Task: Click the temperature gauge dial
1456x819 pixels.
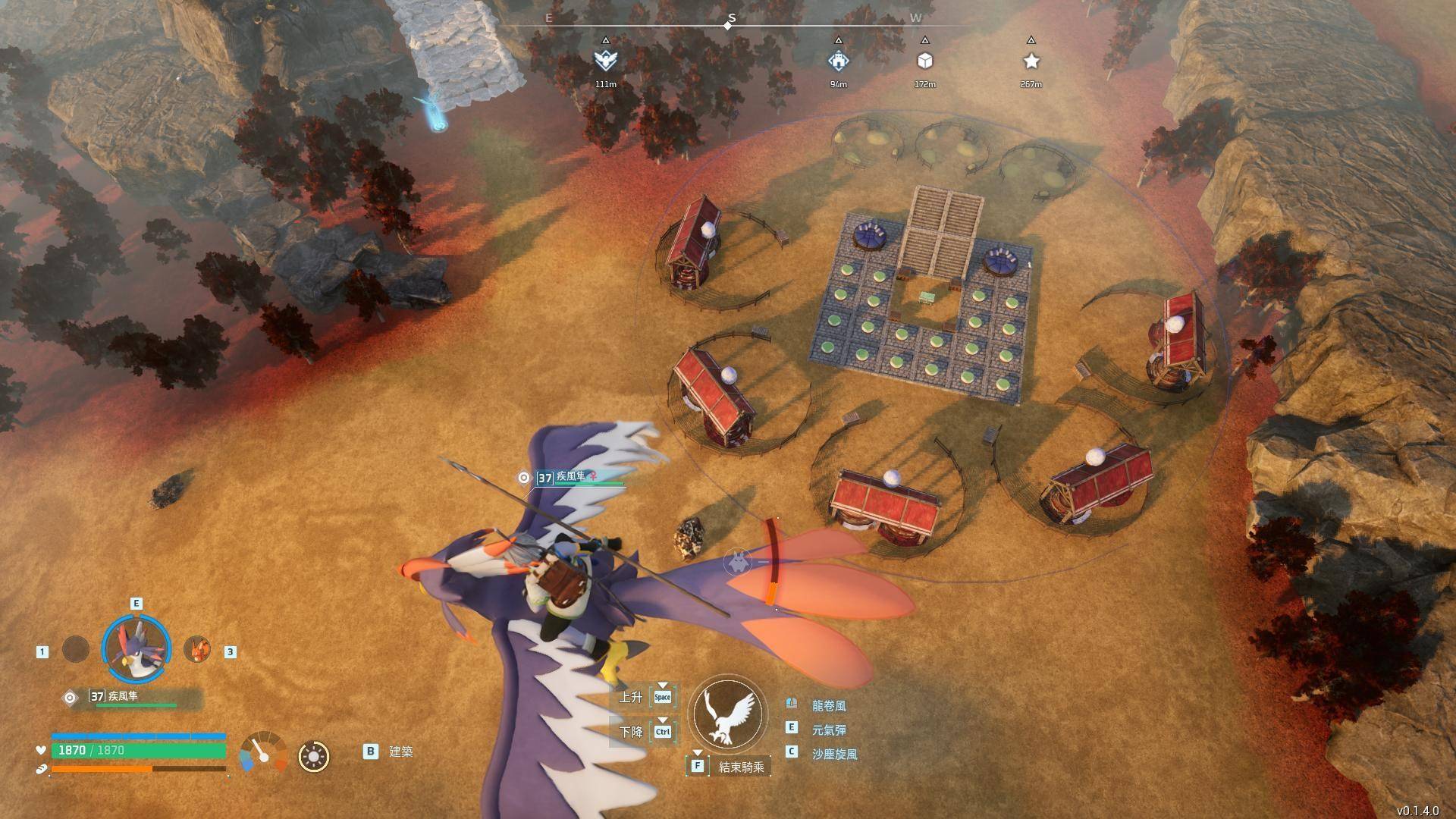Action: tap(263, 753)
